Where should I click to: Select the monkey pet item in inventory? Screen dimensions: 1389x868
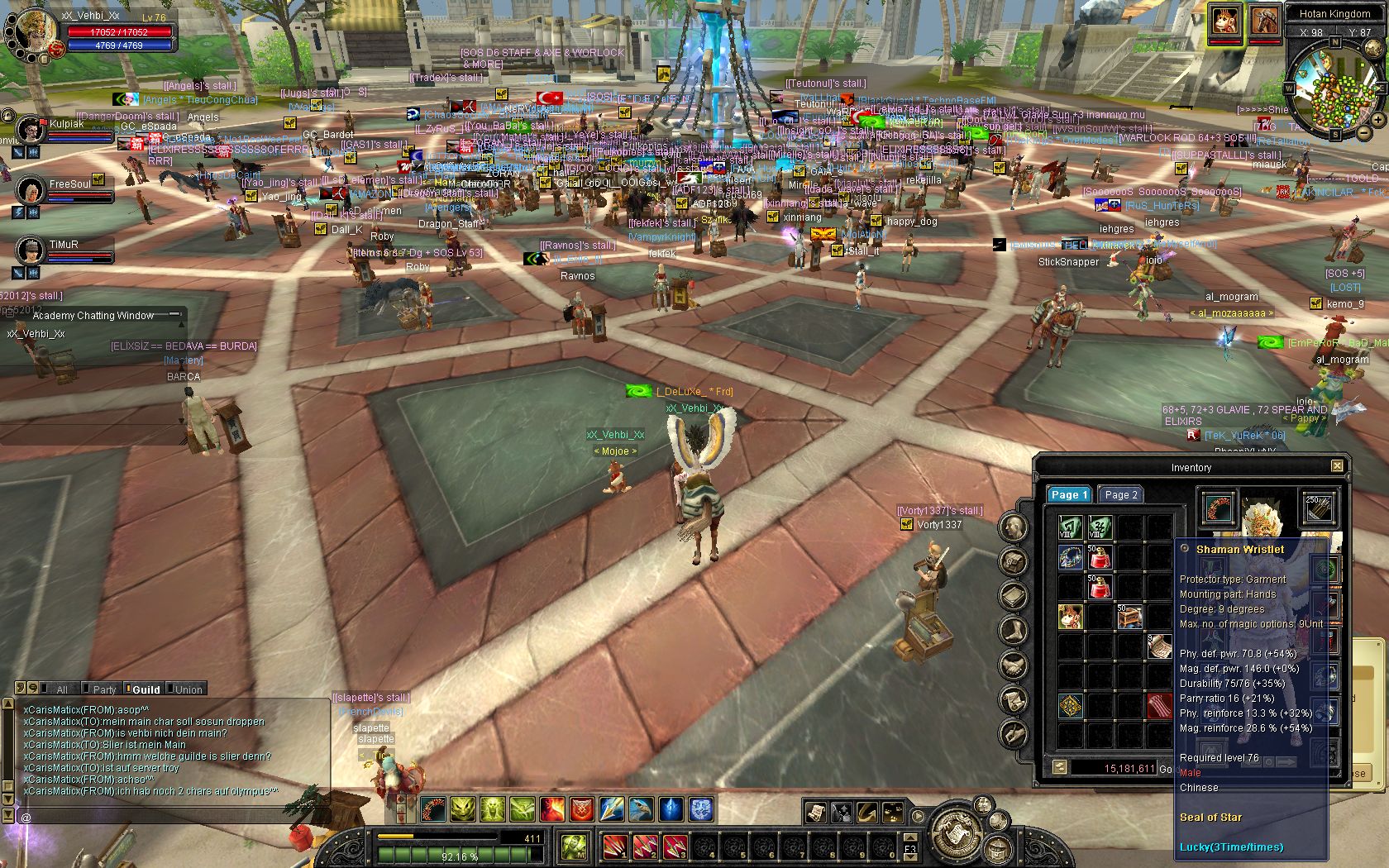click(x=1071, y=616)
